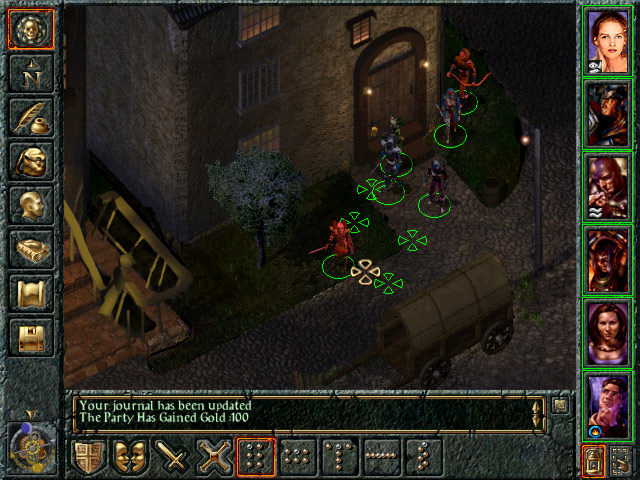Select the red hooded character portrait
Screen dimensions: 640x480
[x=608, y=186]
